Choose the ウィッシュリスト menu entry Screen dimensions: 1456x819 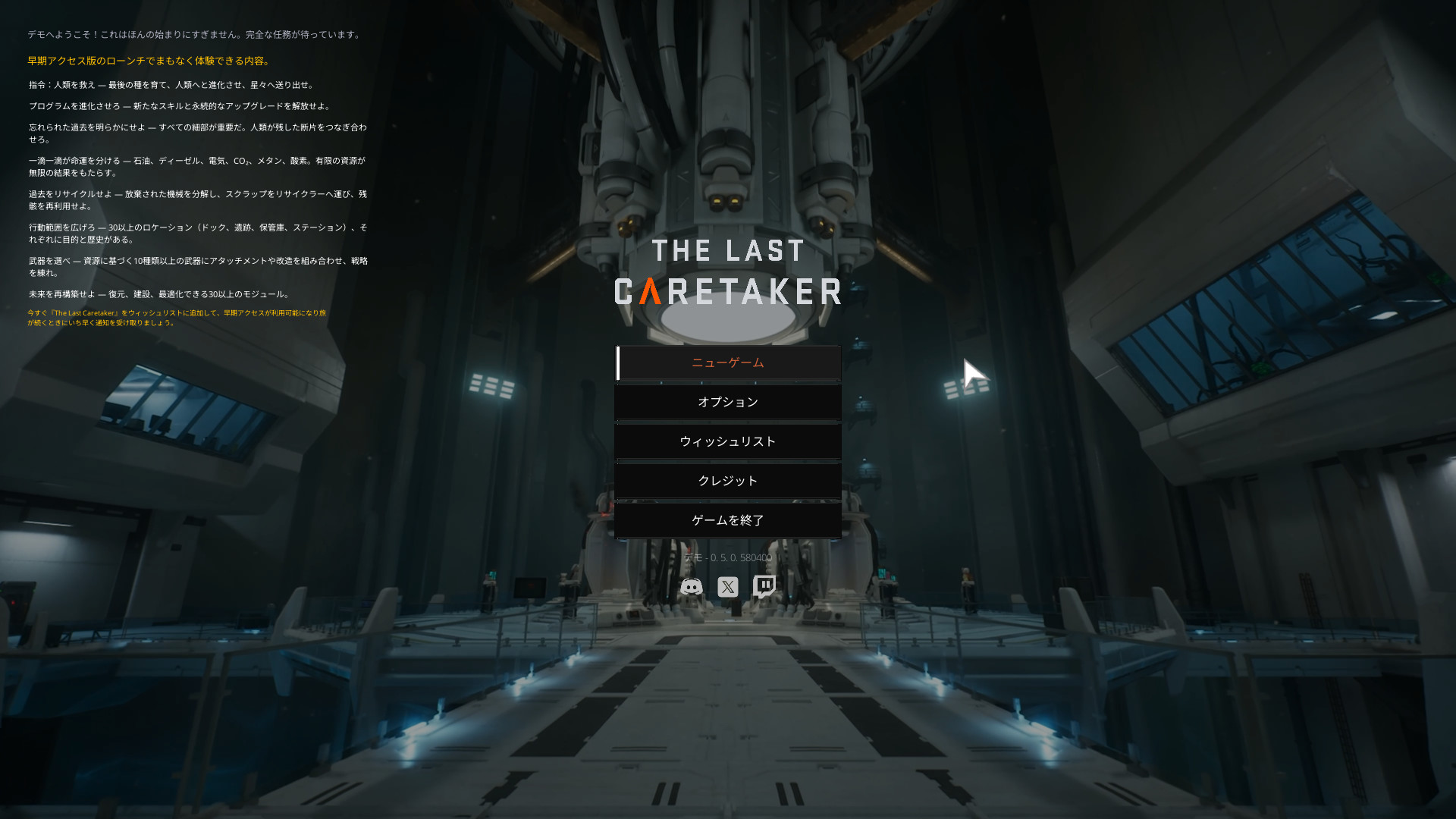click(728, 442)
